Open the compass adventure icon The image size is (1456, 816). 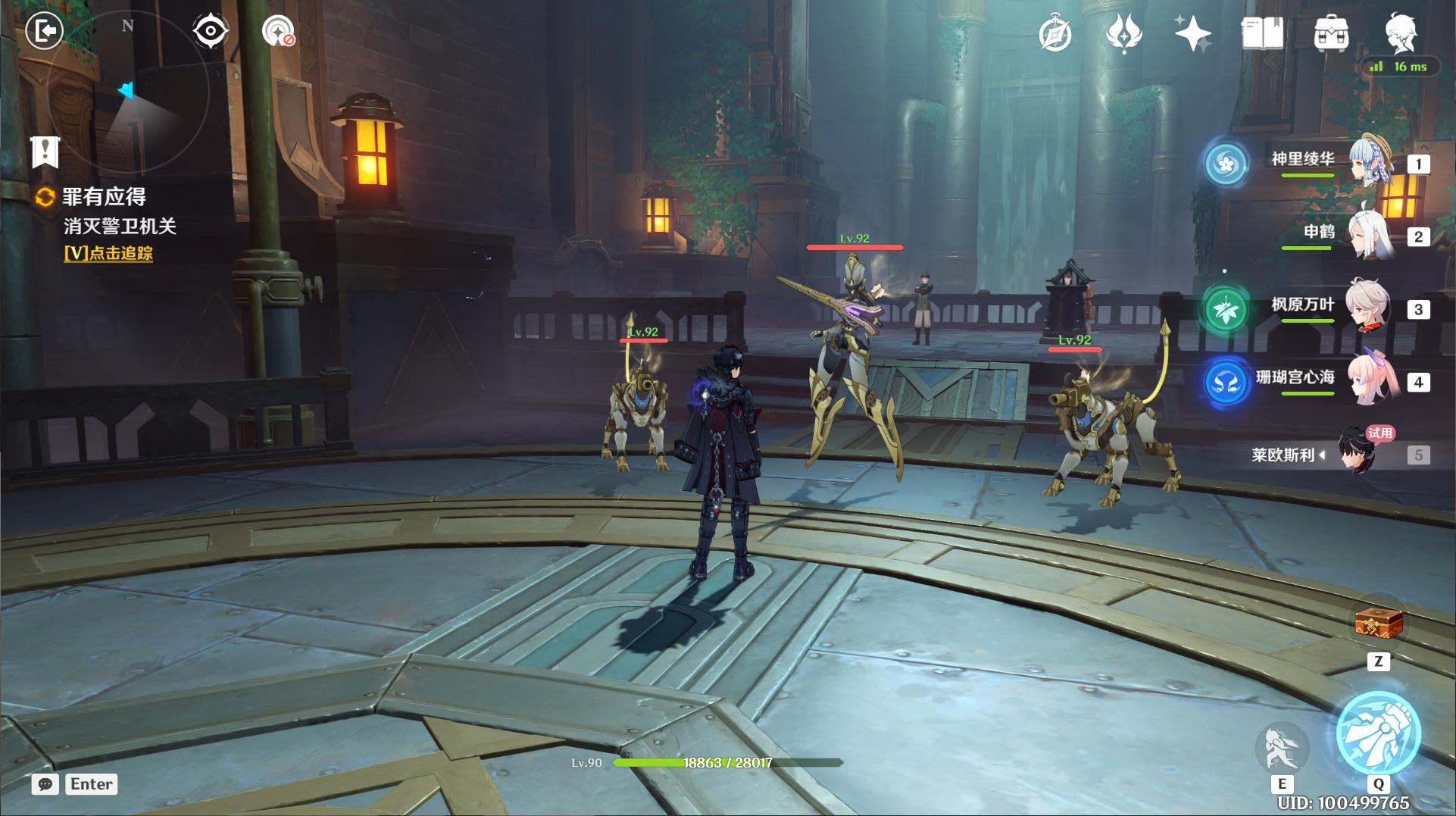[1055, 34]
